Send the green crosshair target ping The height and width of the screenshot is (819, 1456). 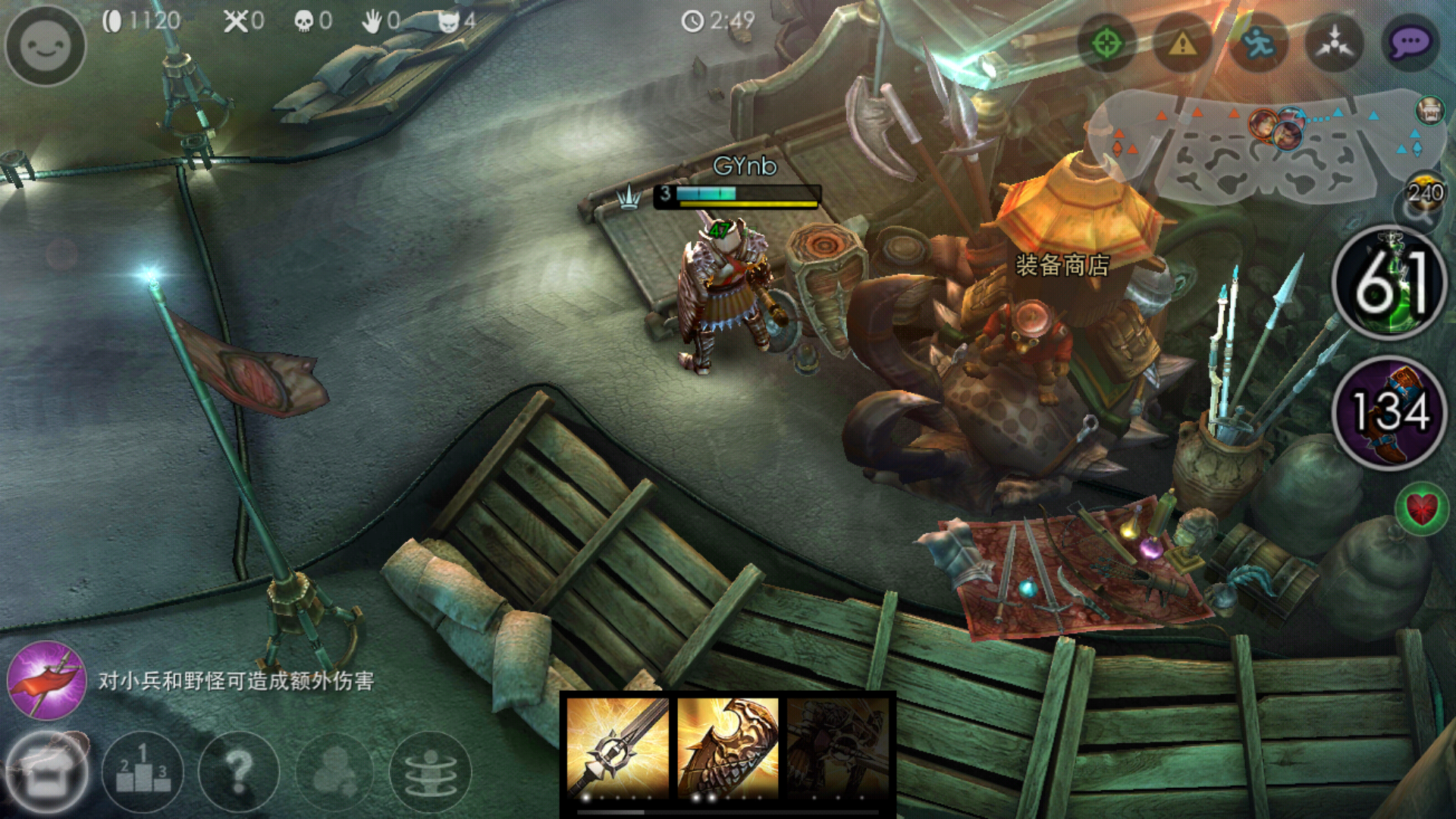click(1106, 43)
